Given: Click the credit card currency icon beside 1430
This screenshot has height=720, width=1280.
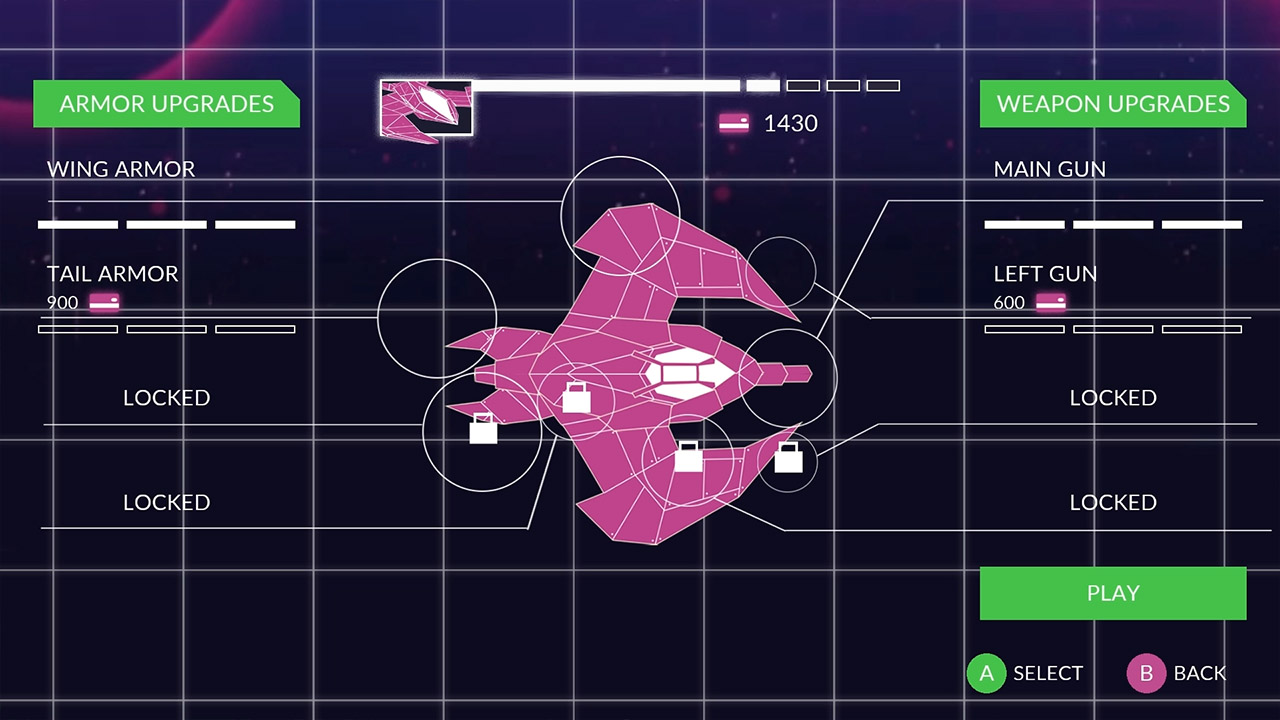Looking at the screenshot, I should click(x=734, y=123).
